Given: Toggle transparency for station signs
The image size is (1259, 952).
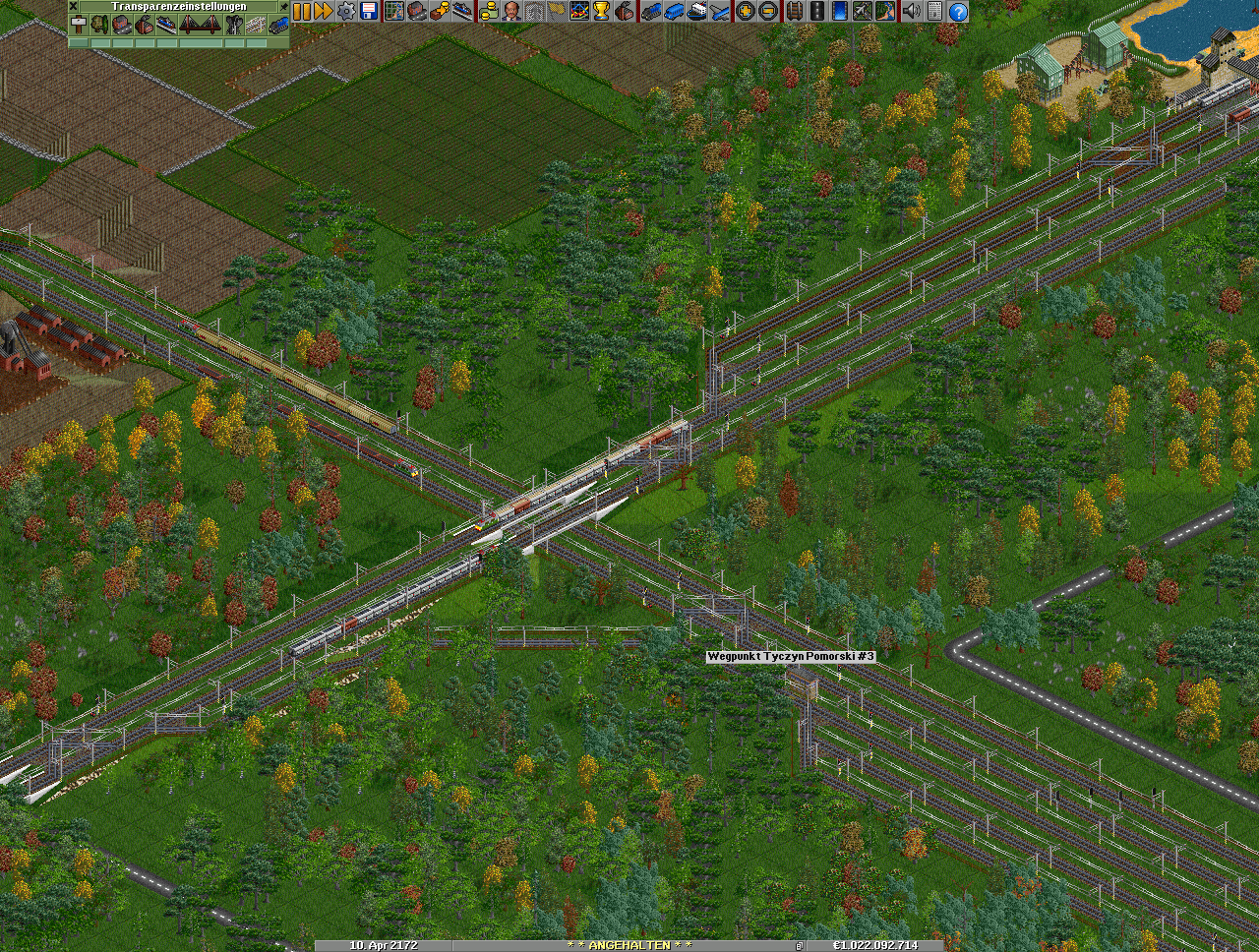Looking at the screenshot, I should click(78, 25).
